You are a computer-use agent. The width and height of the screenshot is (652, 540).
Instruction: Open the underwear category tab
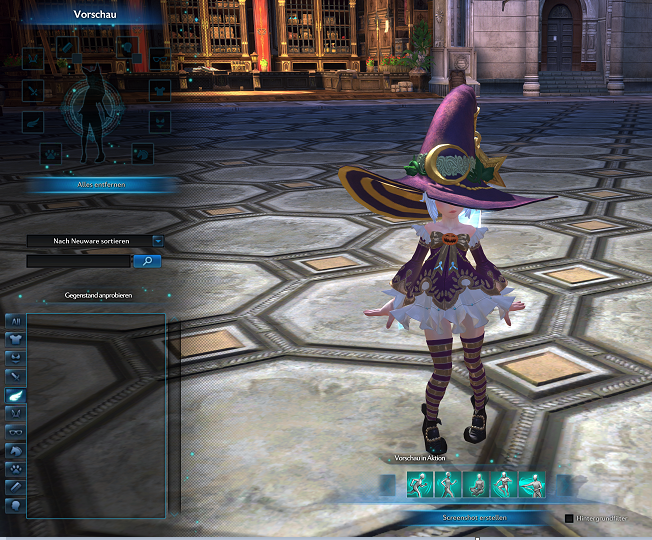pyautogui.click(x=16, y=357)
